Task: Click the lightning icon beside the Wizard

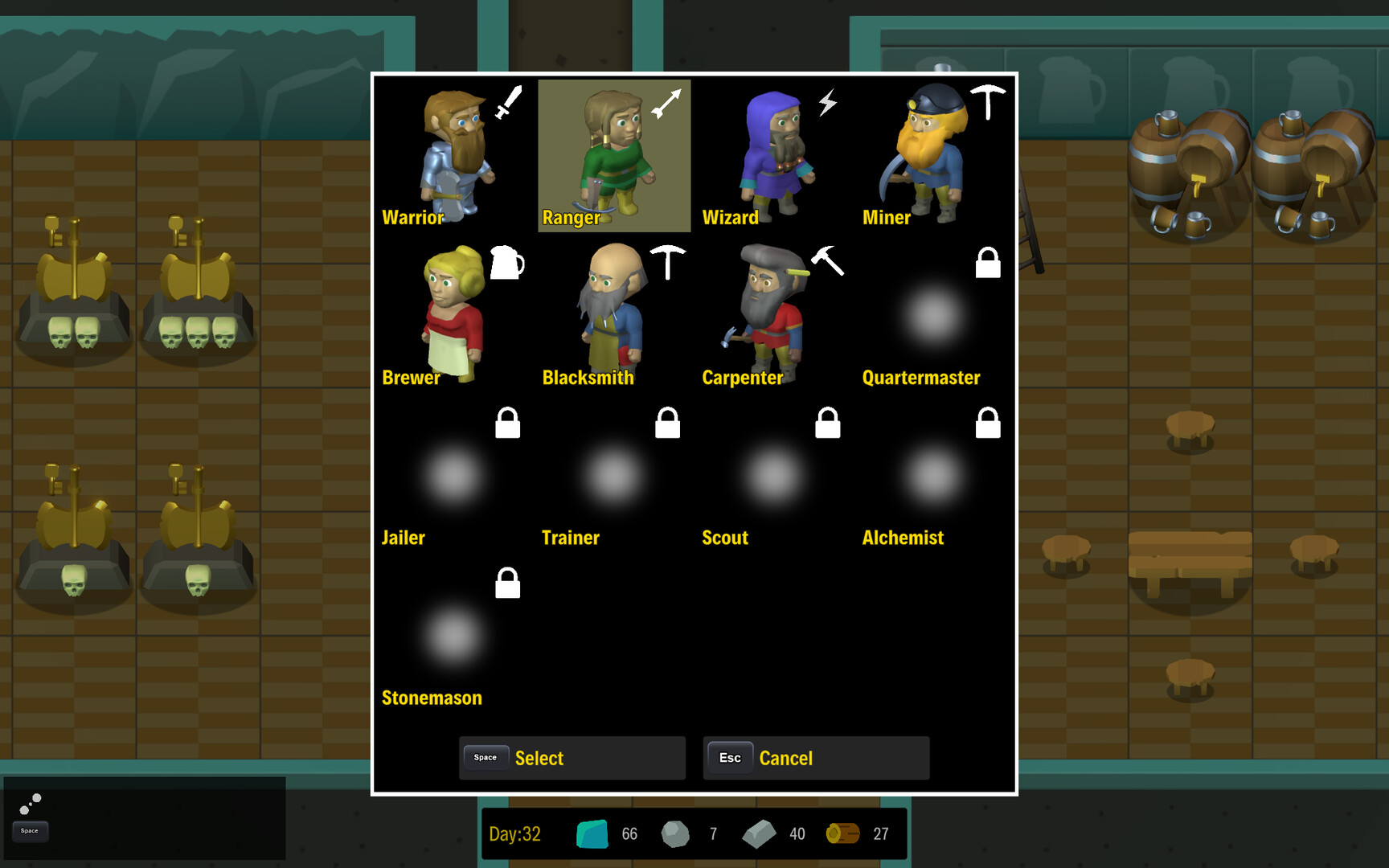Action: (827, 102)
